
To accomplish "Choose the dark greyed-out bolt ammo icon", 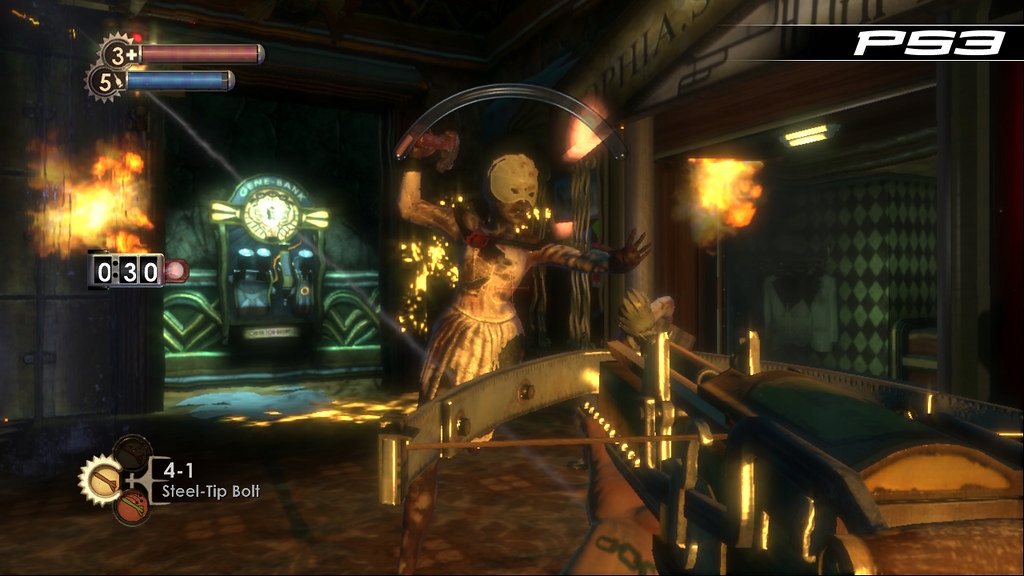I will coord(131,452).
